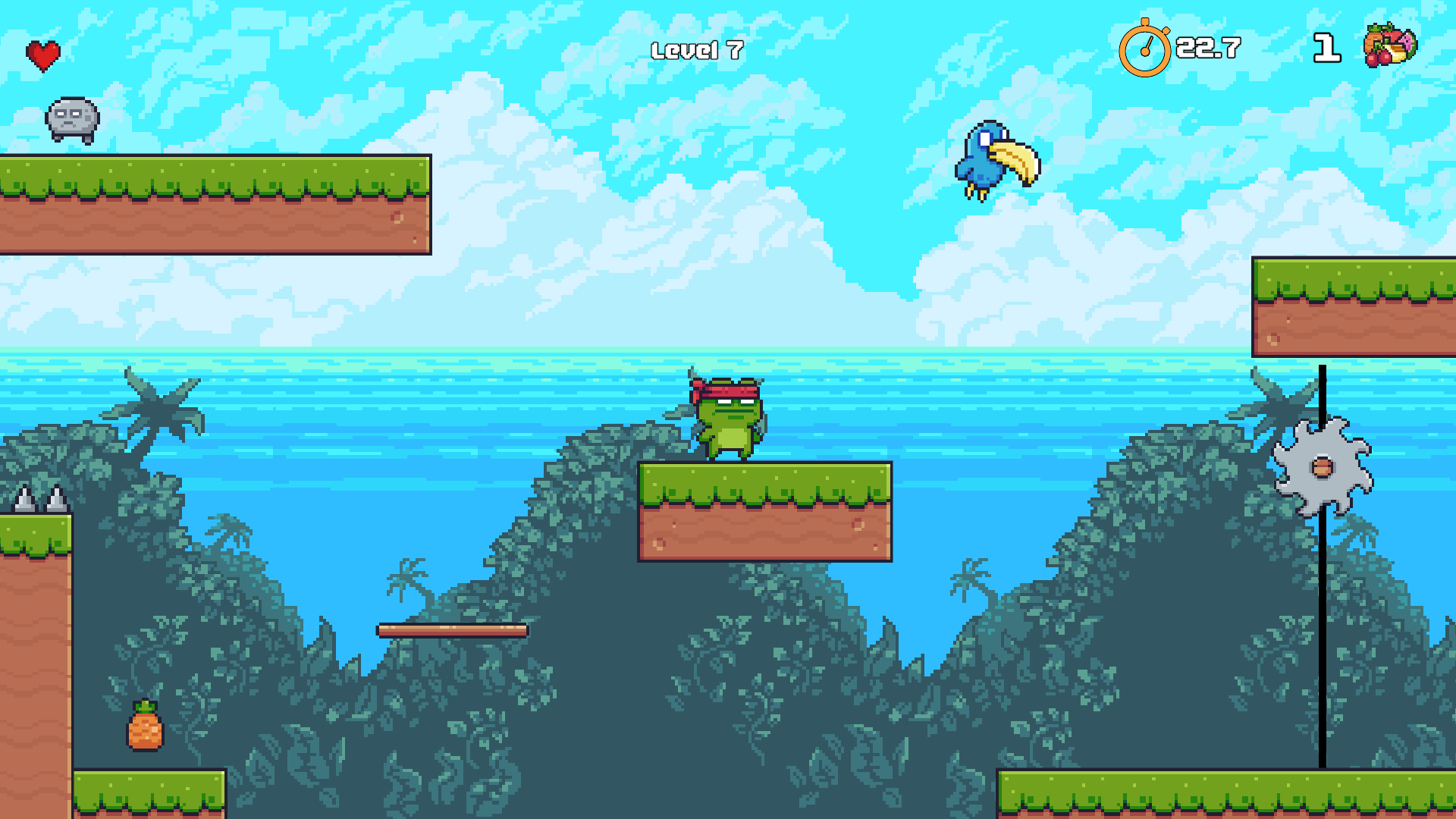This screenshot has height=819, width=1456.
Task: Click the timer value 22.7
Action: click(x=1208, y=49)
